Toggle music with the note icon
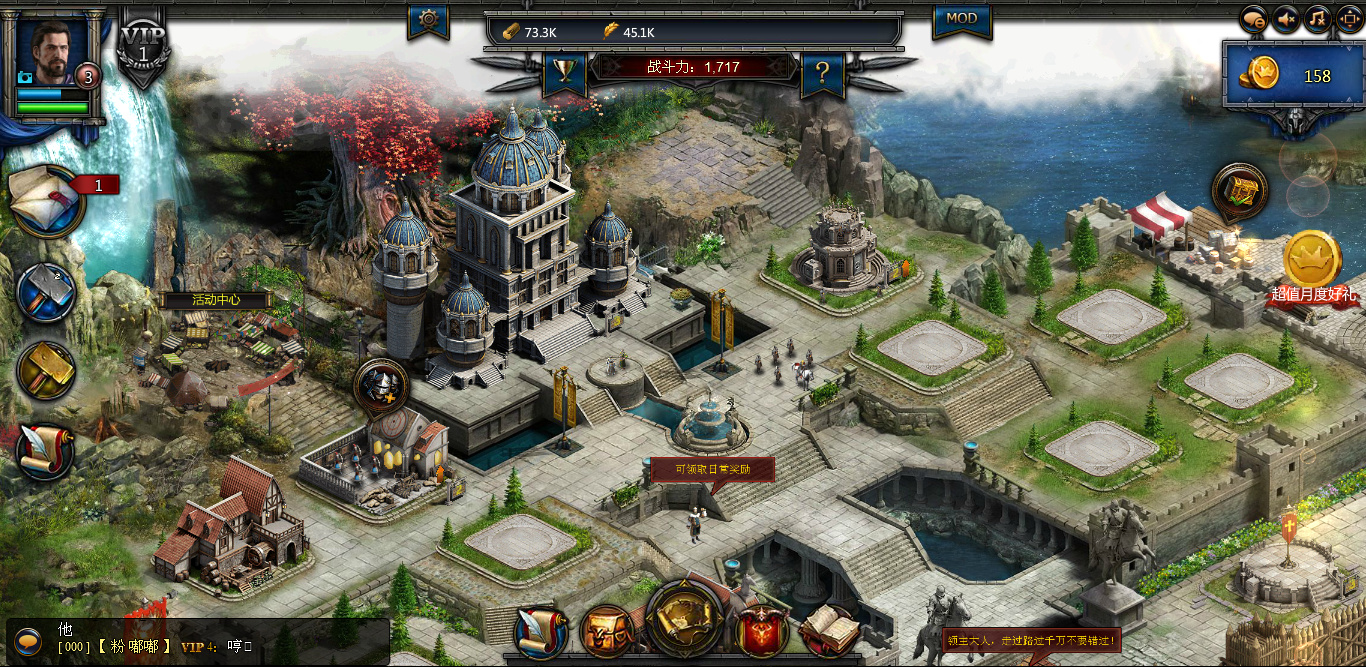 tap(1318, 19)
